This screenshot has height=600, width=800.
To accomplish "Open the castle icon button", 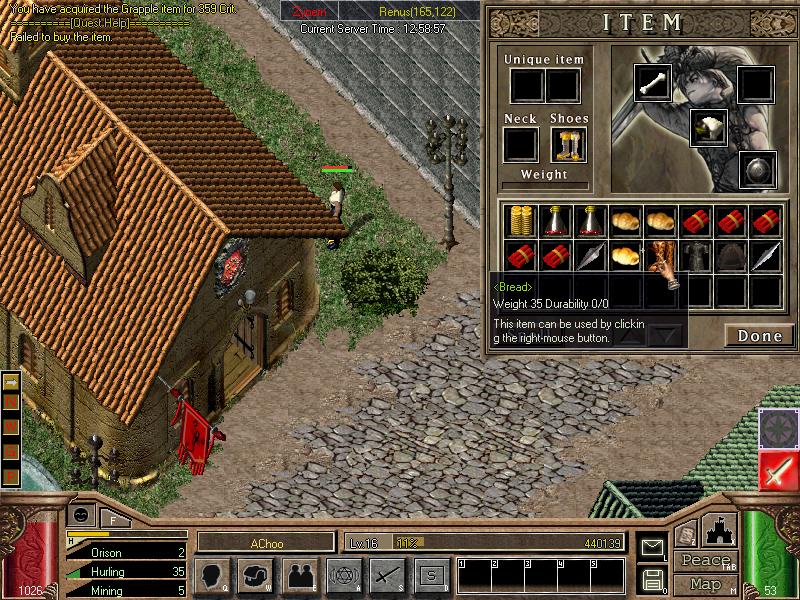I will [x=718, y=530].
